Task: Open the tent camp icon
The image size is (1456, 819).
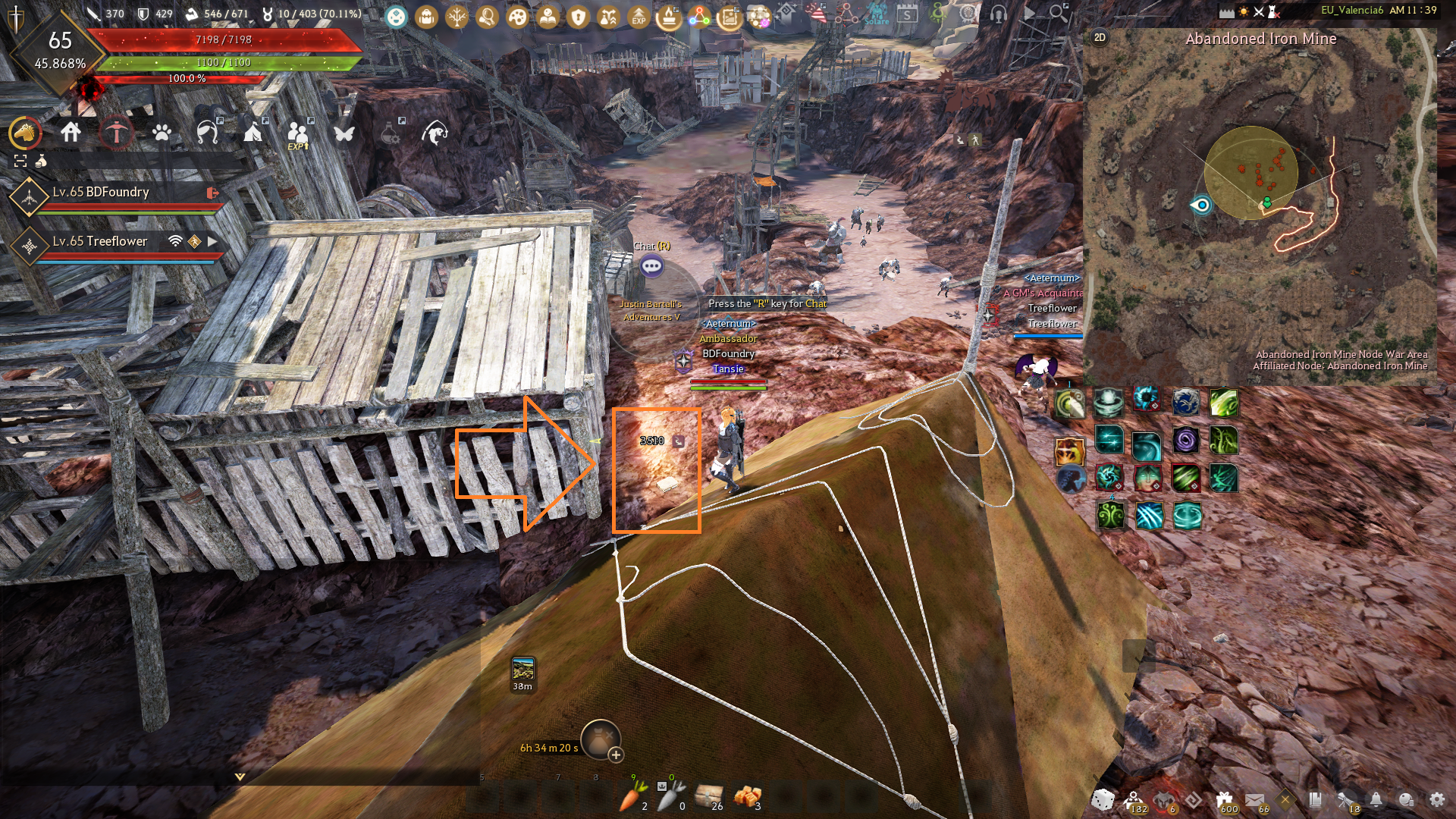Action: tap(253, 133)
